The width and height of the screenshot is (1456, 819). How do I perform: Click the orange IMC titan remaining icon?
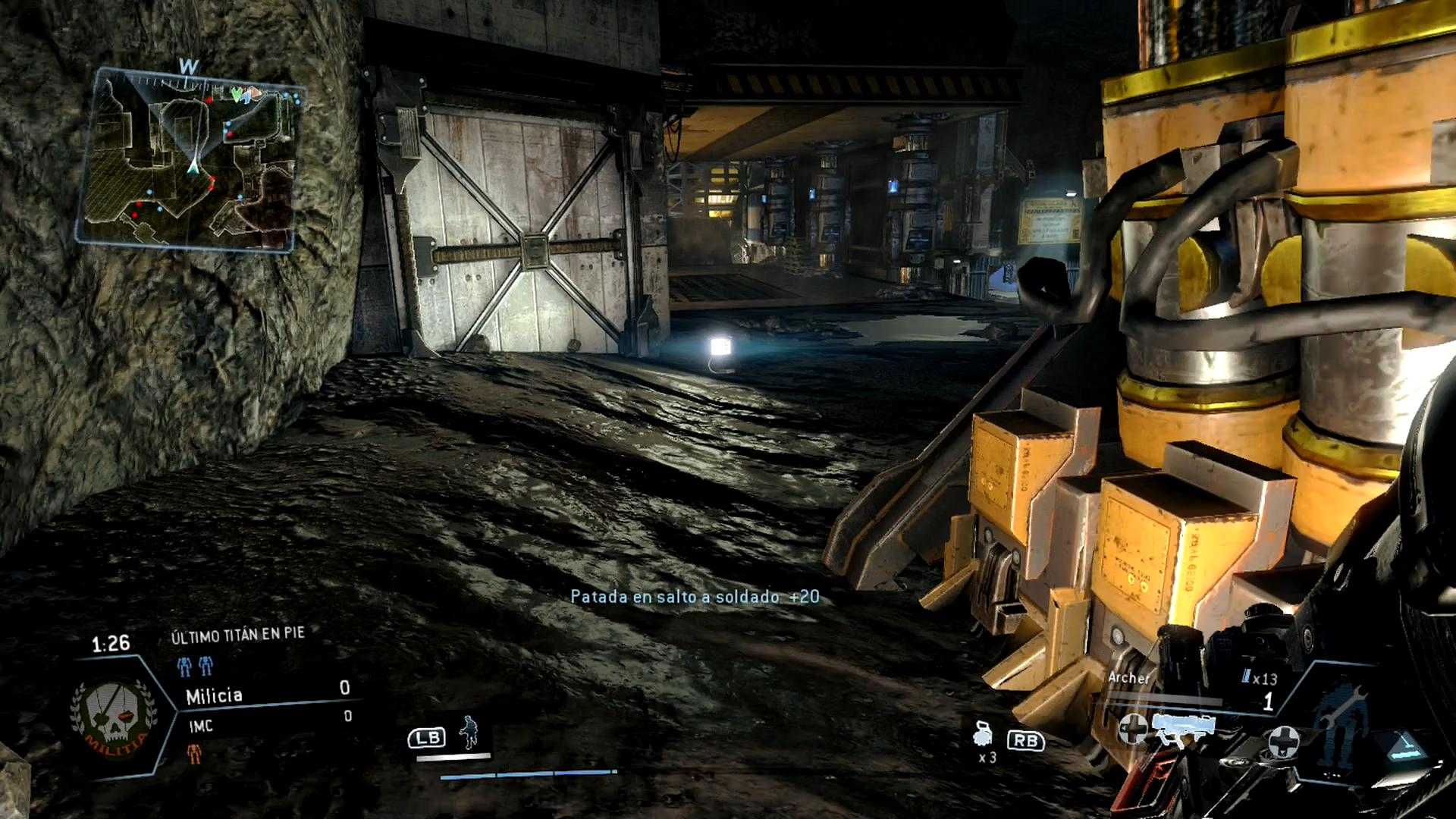[196, 753]
